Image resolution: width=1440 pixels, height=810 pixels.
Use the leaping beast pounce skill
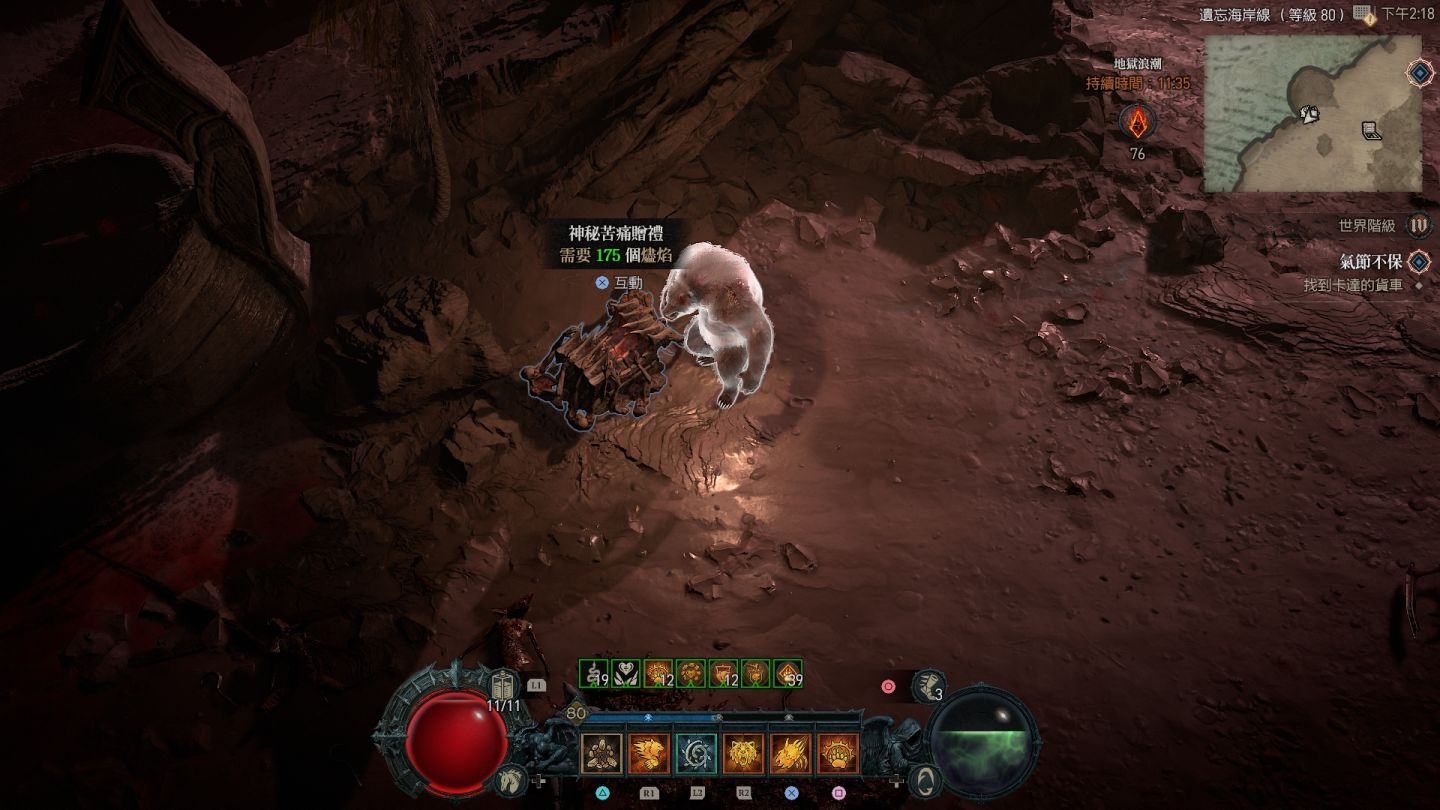point(648,753)
